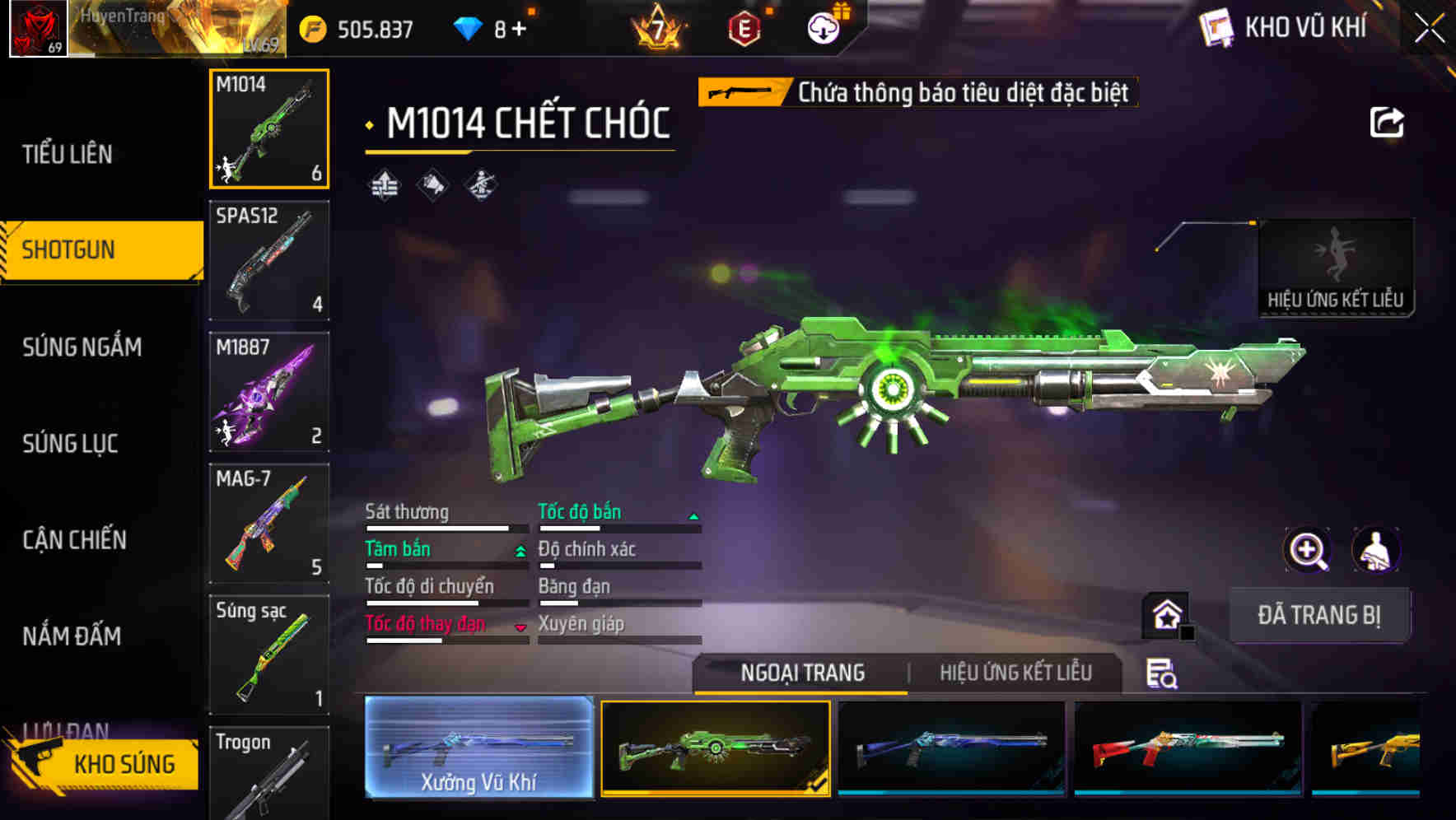
Task: Pick the M1887 weapon slot
Action: [x=269, y=392]
